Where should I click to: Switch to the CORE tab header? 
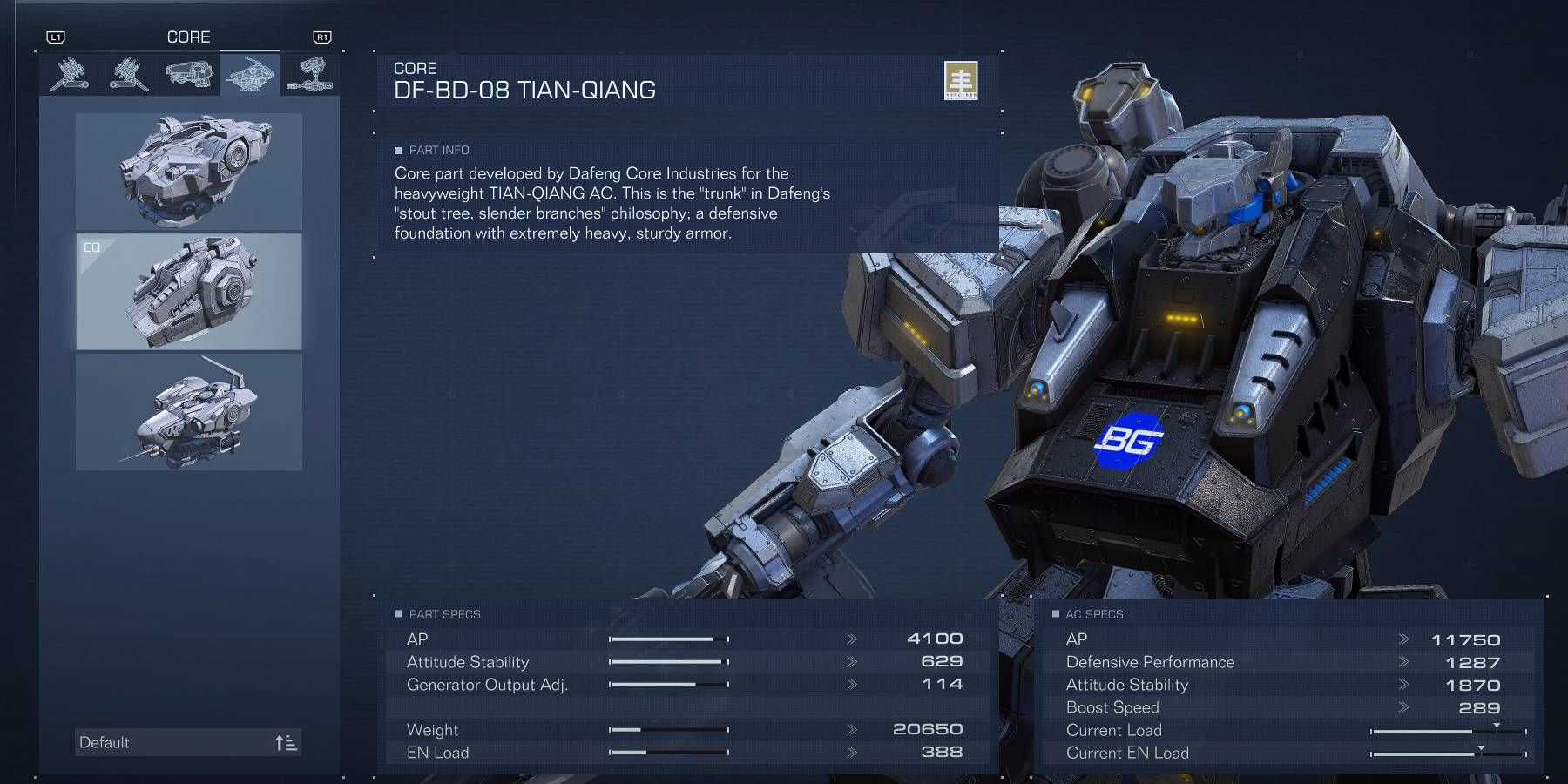click(x=189, y=37)
